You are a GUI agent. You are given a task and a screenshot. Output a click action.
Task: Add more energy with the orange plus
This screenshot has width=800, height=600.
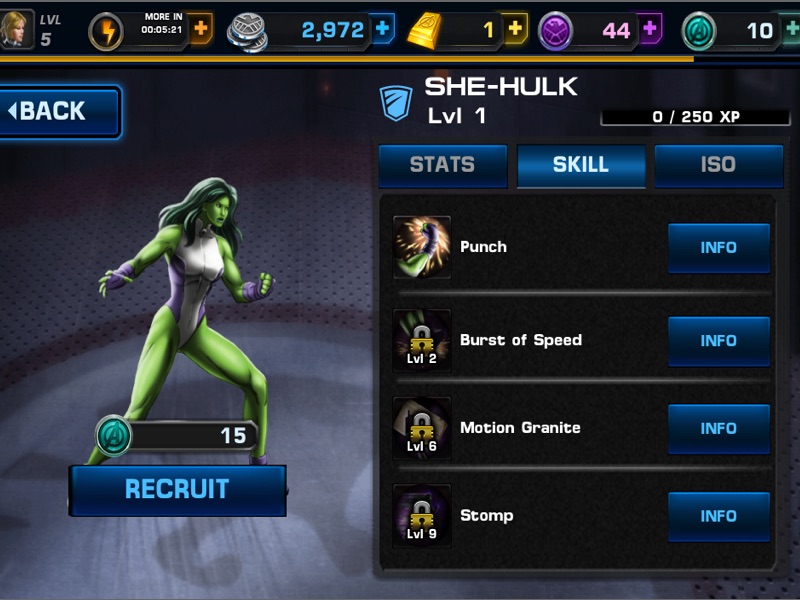(200, 30)
